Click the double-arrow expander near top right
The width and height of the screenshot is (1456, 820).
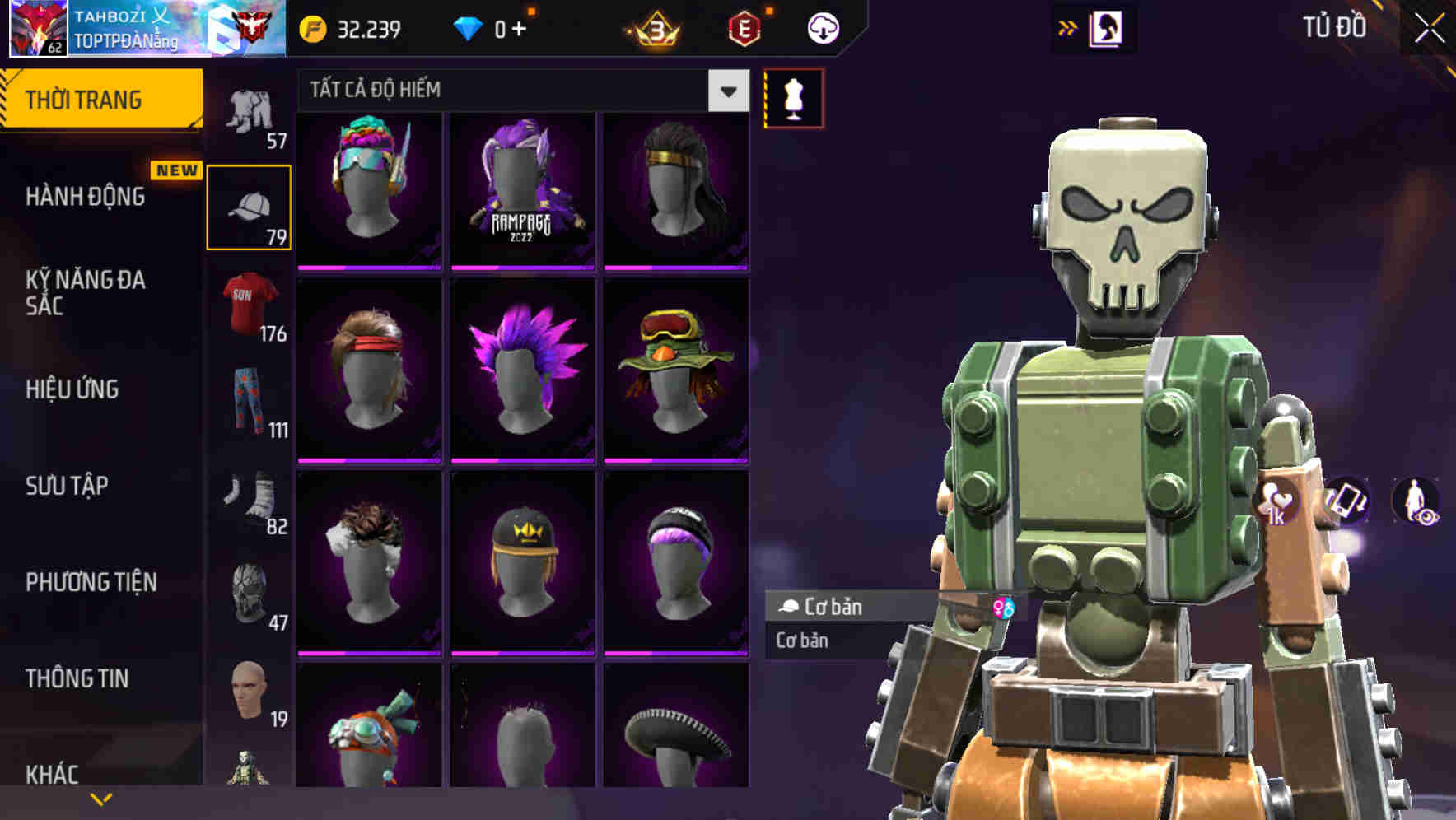(x=1069, y=26)
